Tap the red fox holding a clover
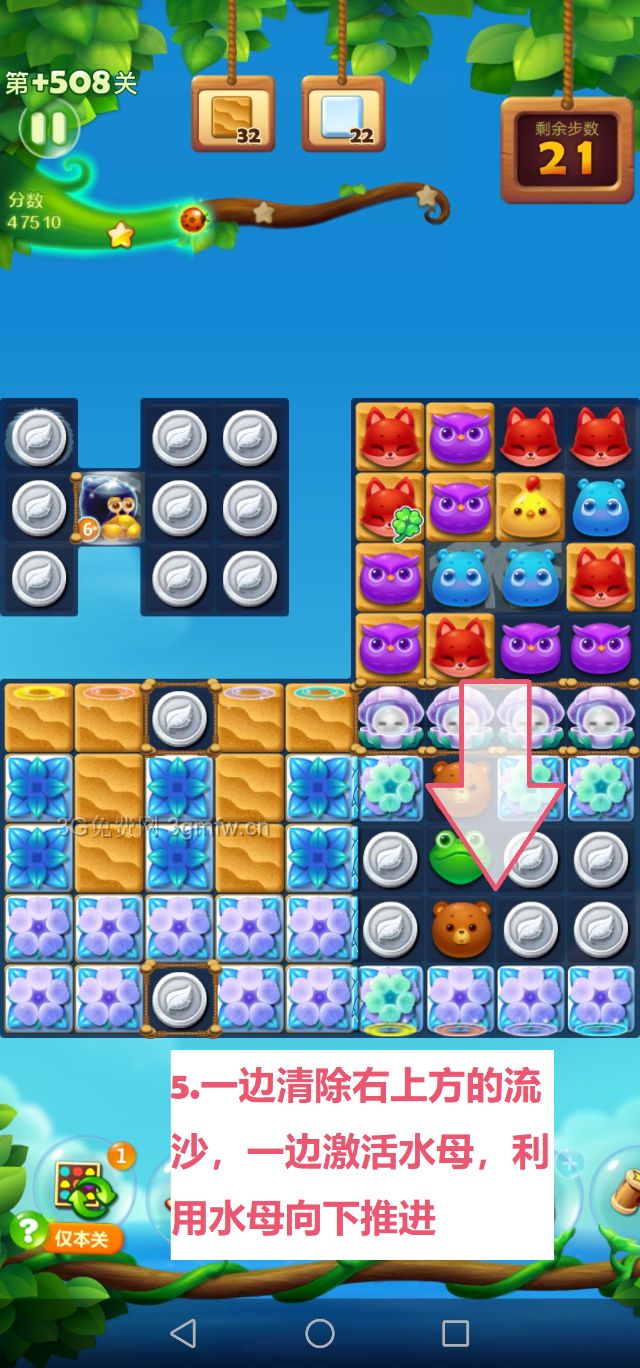640x1368 pixels. pos(389,507)
